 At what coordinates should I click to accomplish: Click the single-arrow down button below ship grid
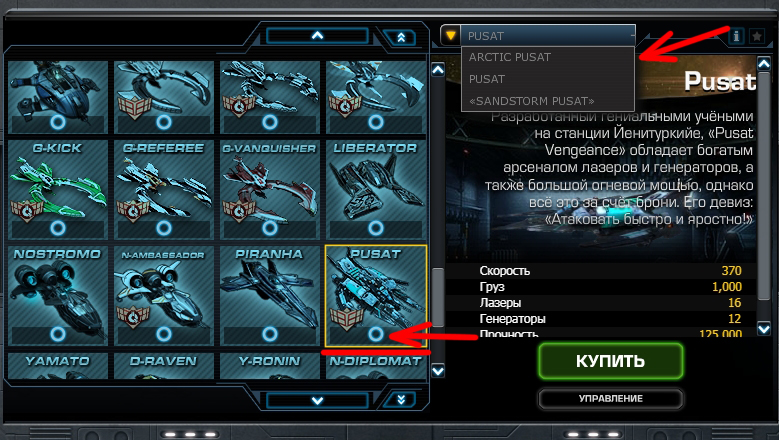[318, 400]
